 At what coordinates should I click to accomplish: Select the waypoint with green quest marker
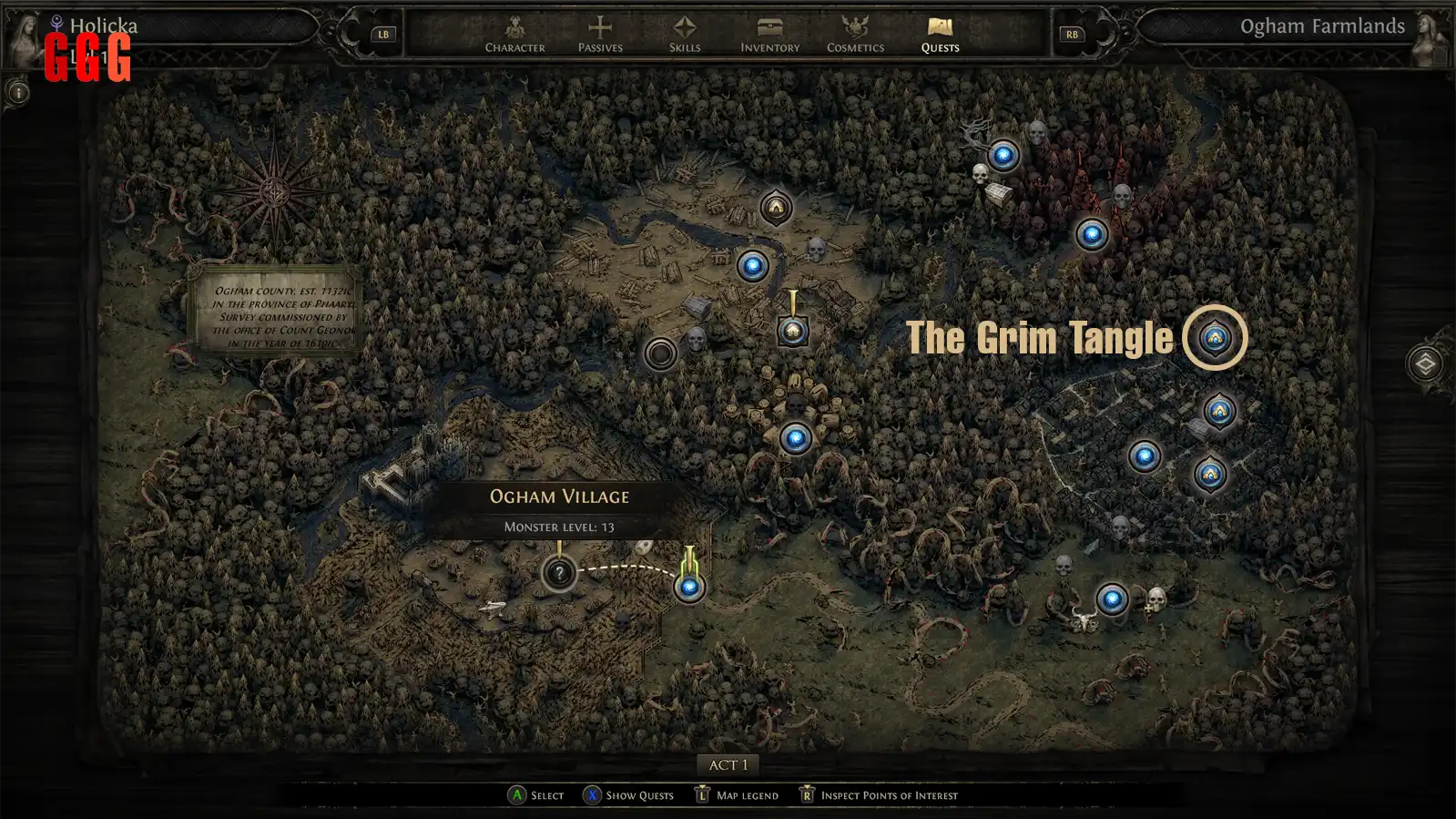689,587
